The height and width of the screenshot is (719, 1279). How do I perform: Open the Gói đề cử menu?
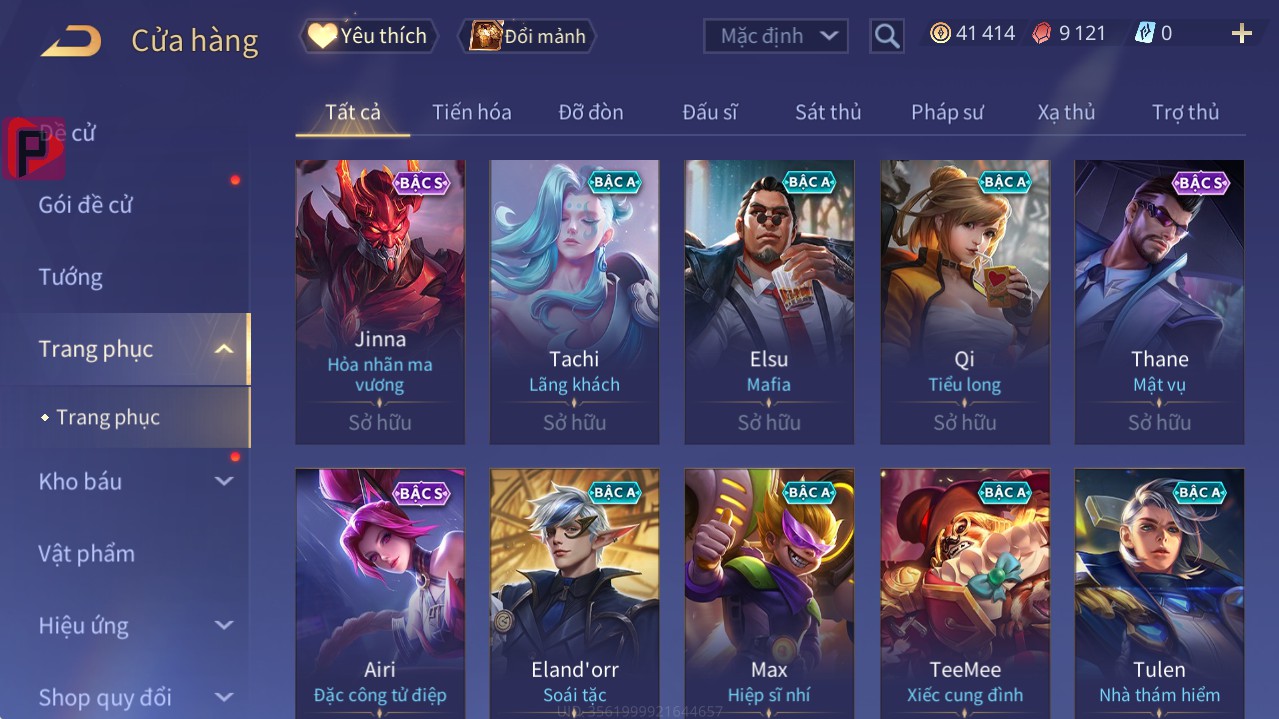[86, 205]
